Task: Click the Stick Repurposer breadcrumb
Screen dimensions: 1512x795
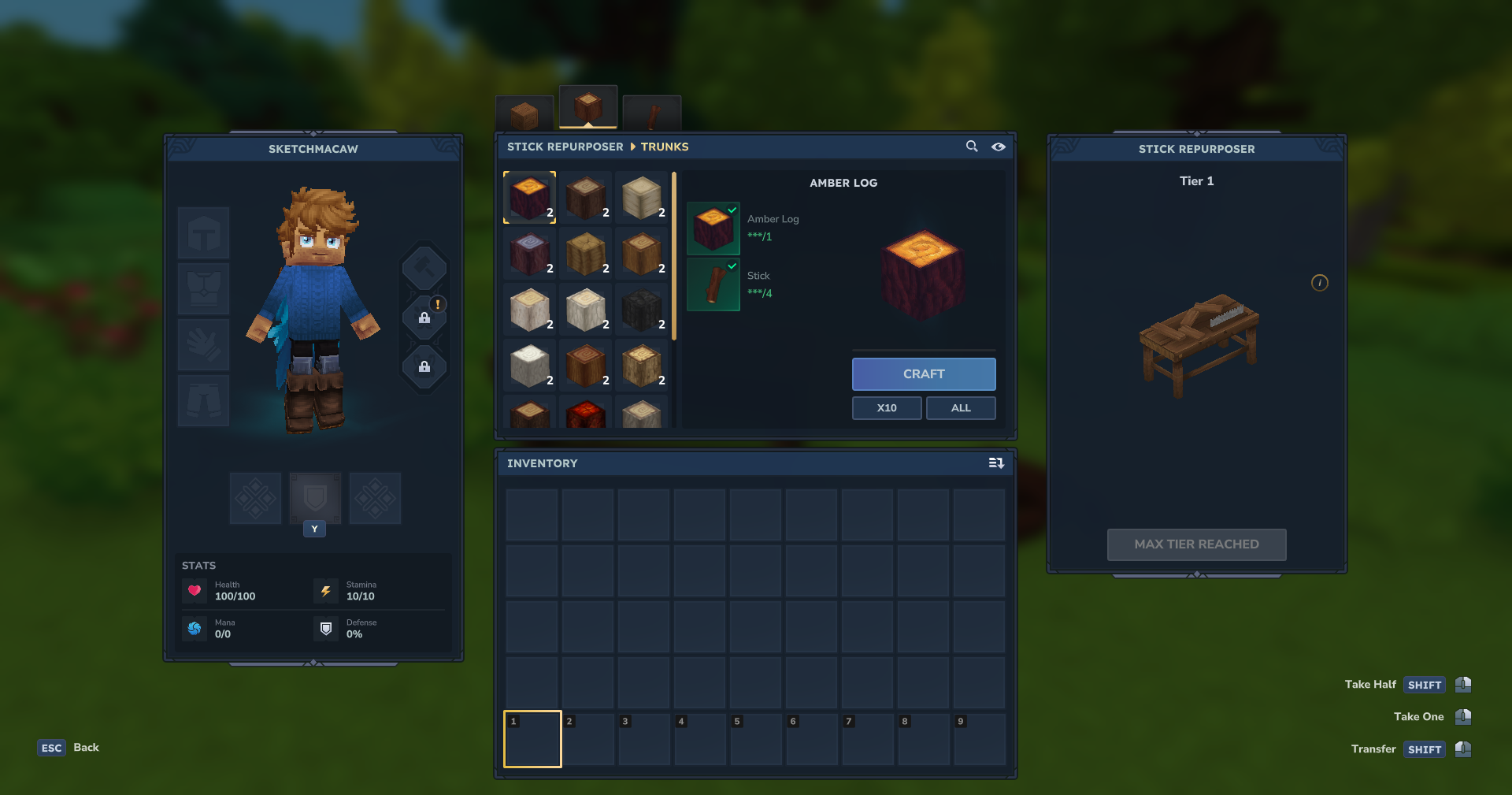Action: click(x=565, y=147)
